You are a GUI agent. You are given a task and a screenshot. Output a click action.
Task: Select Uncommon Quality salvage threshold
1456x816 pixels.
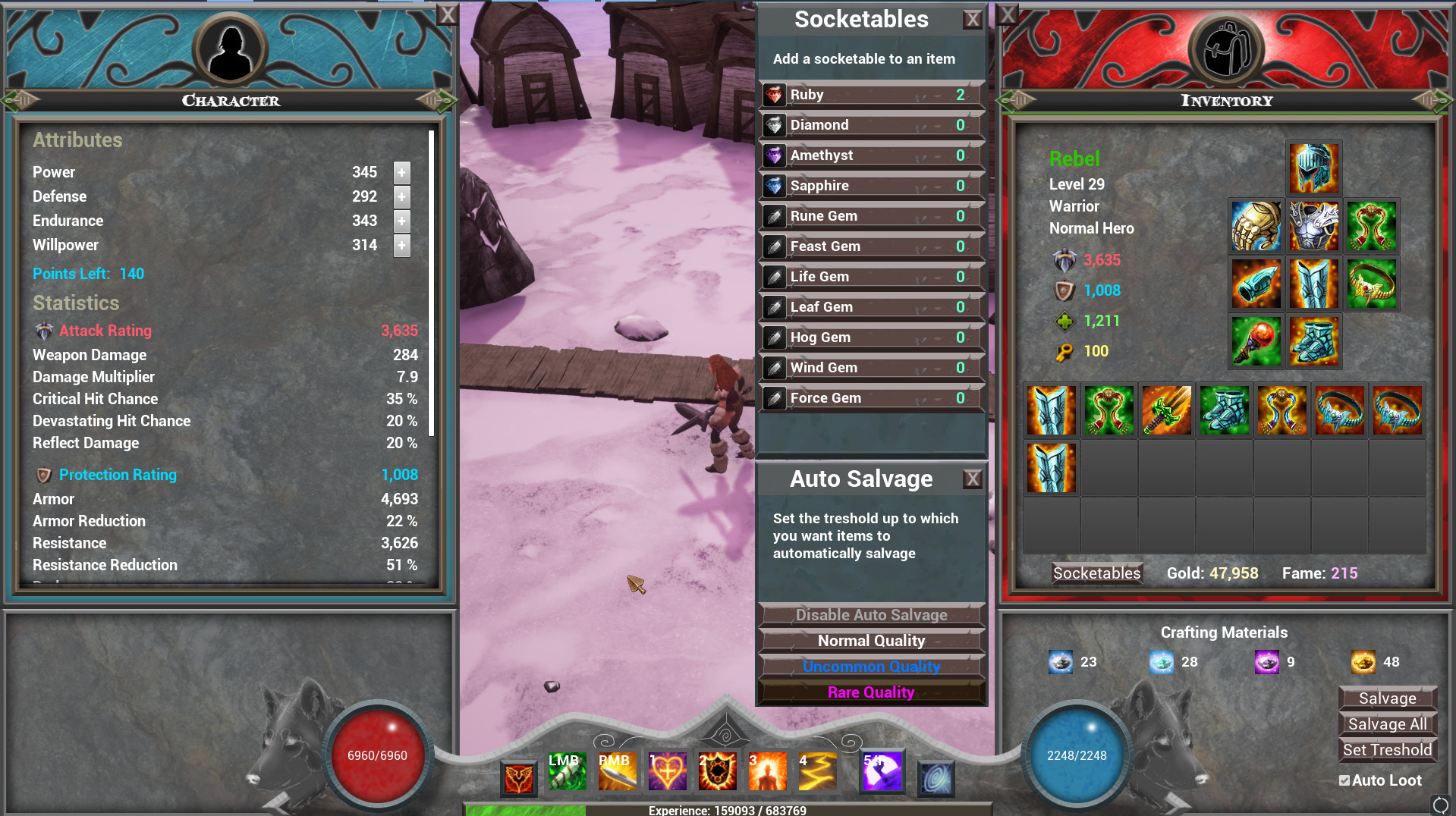pyautogui.click(x=871, y=666)
